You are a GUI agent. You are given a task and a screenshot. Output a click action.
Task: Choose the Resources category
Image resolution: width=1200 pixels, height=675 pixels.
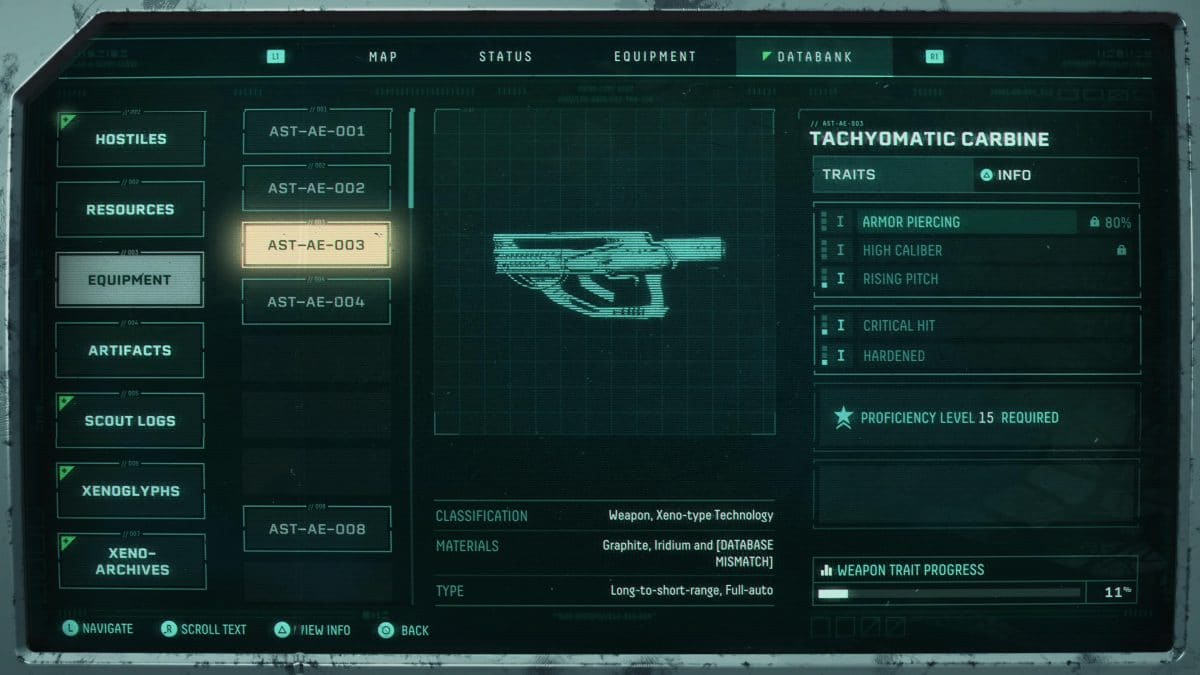coord(130,210)
